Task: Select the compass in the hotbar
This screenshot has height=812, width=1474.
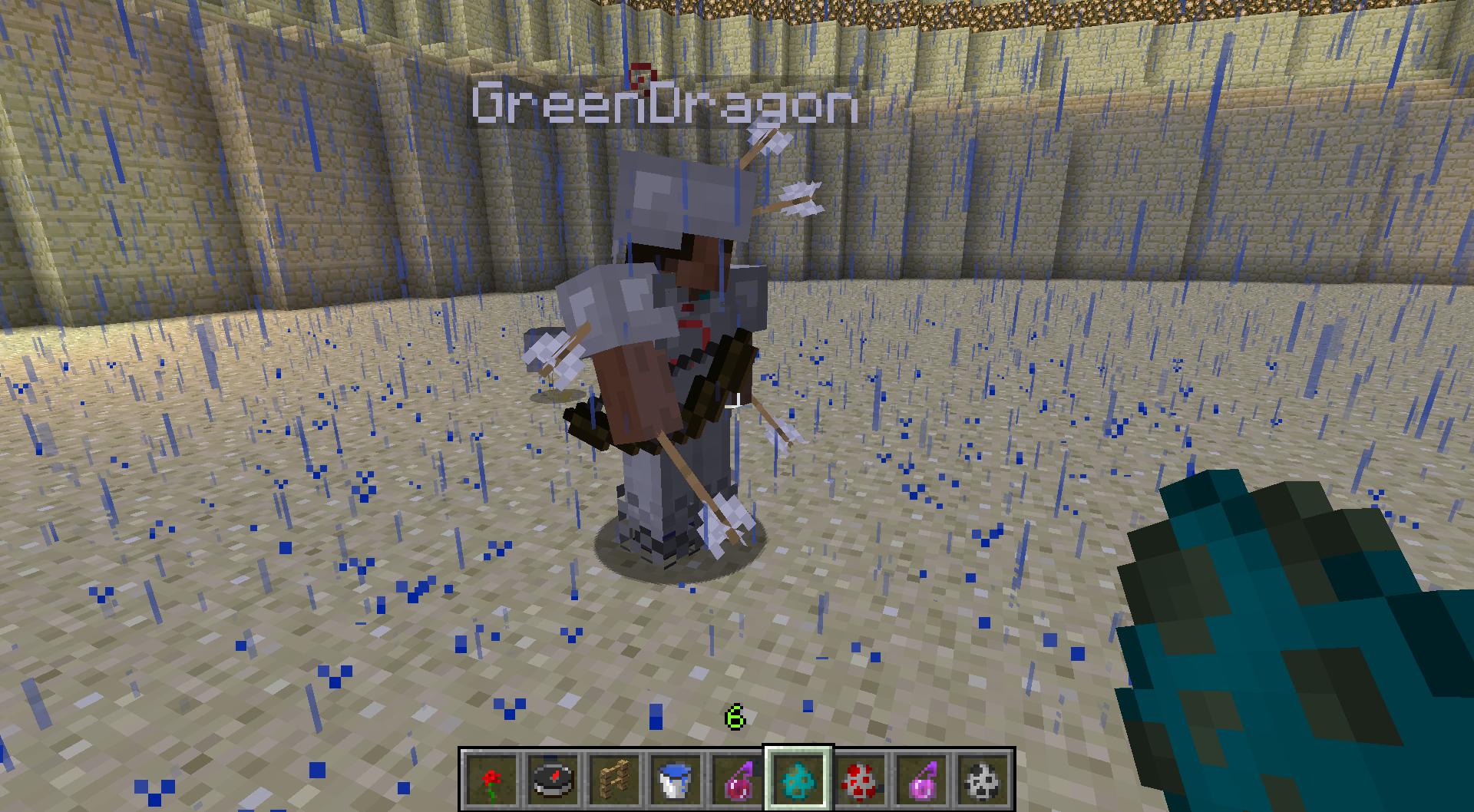Action: 553,780
